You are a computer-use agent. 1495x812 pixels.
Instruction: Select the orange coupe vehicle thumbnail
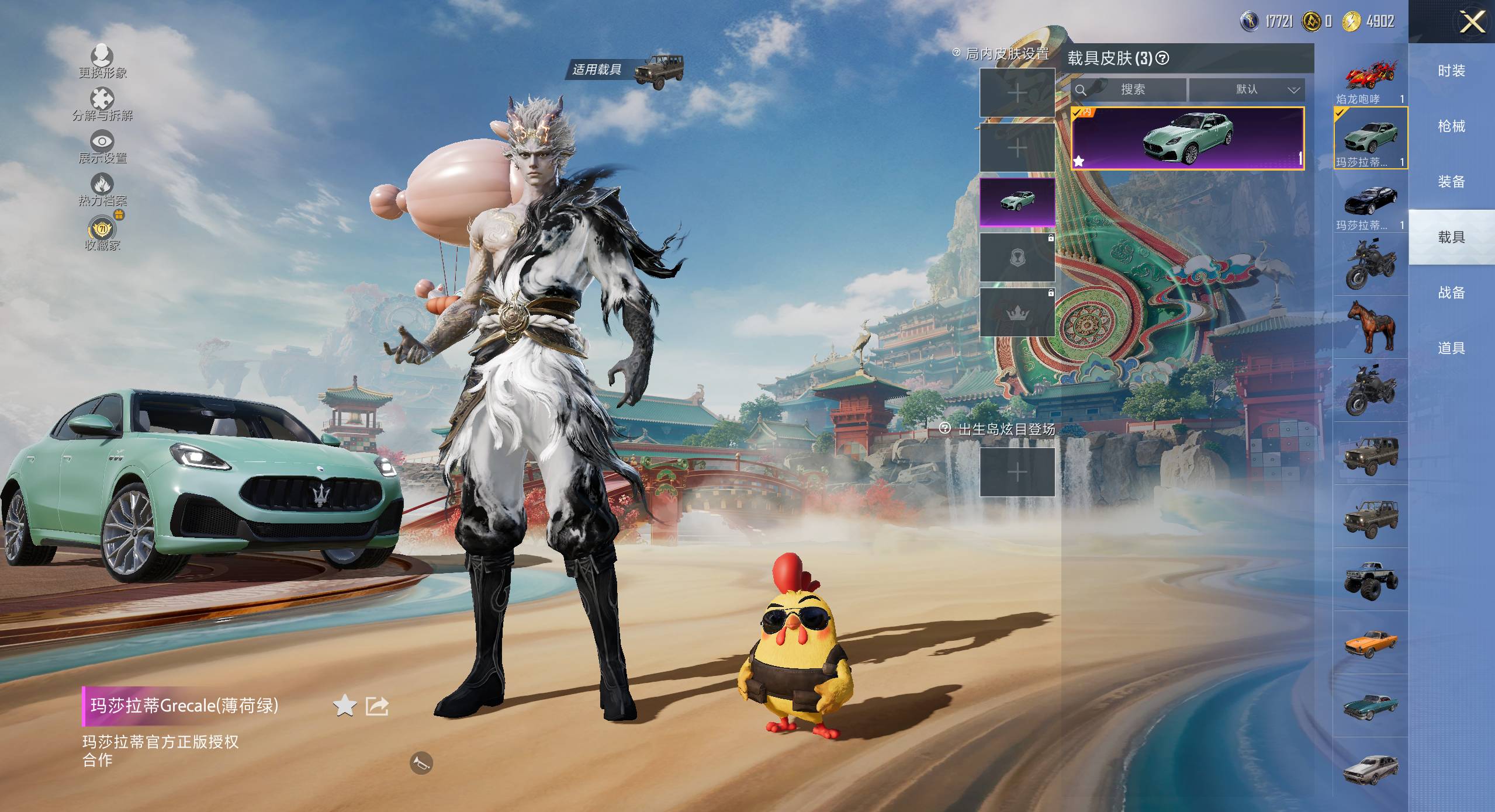(1370, 643)
